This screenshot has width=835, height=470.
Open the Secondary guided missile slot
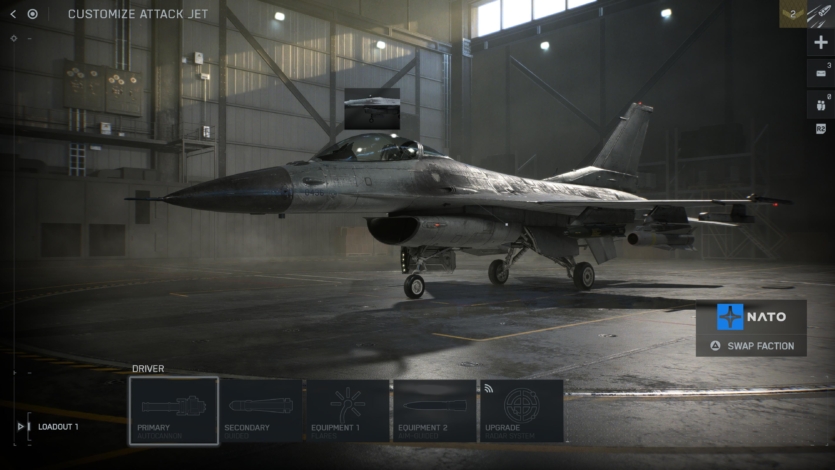[x=260, y=410]
